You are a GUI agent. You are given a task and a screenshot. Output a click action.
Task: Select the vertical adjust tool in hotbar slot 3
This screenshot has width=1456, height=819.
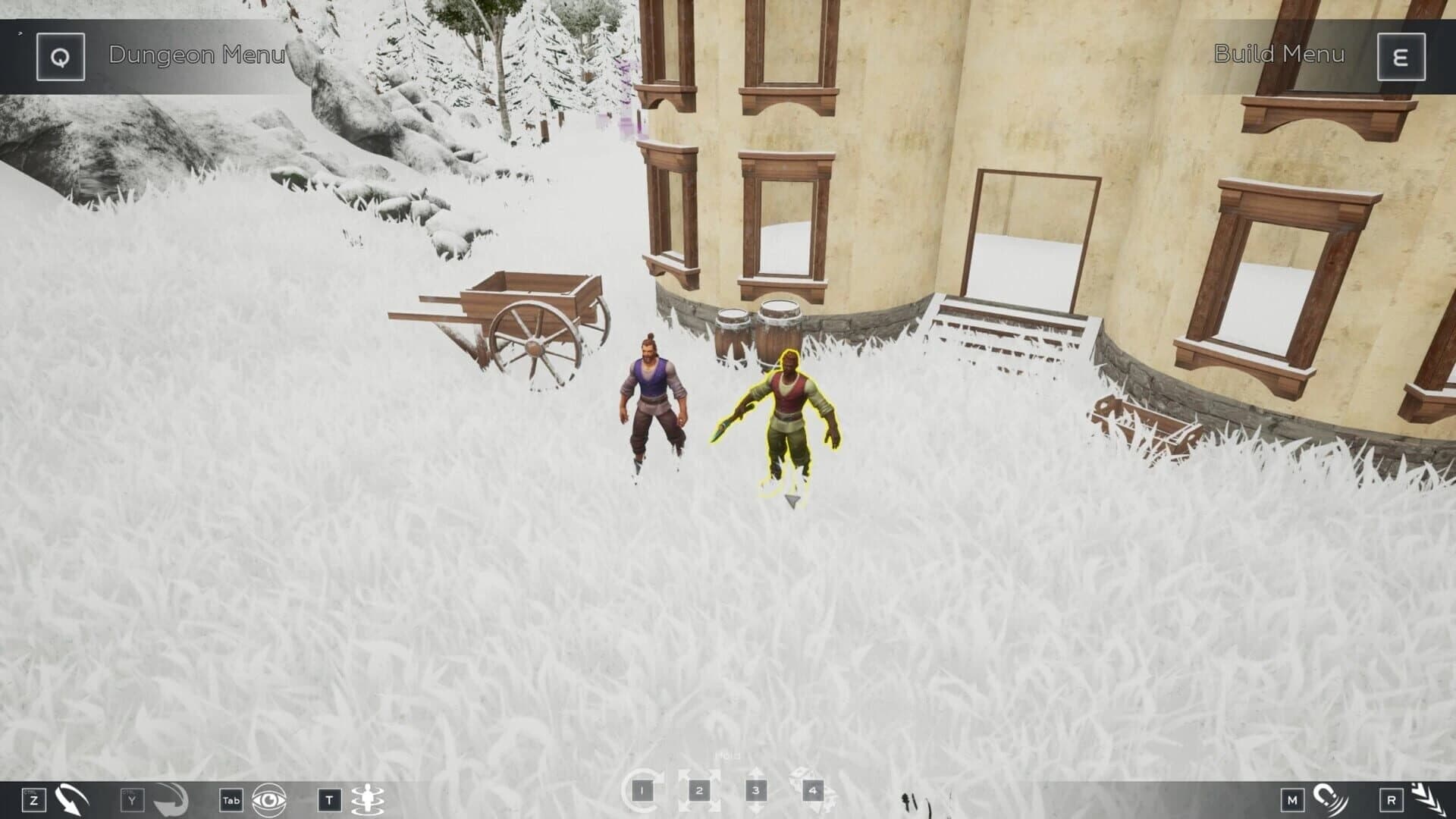coord(755,789)
